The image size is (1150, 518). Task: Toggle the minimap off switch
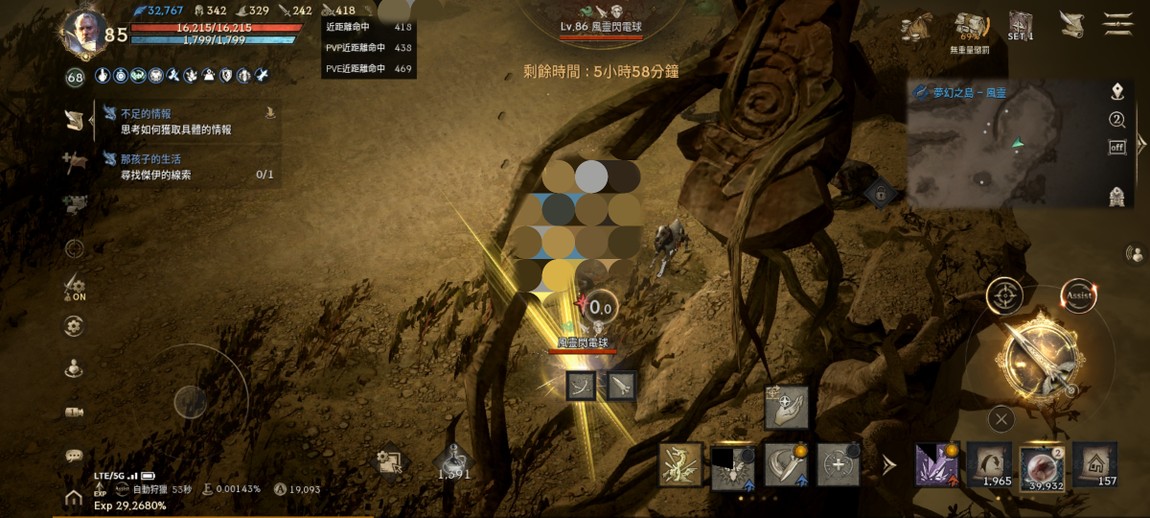click(x=1117, y=147)
